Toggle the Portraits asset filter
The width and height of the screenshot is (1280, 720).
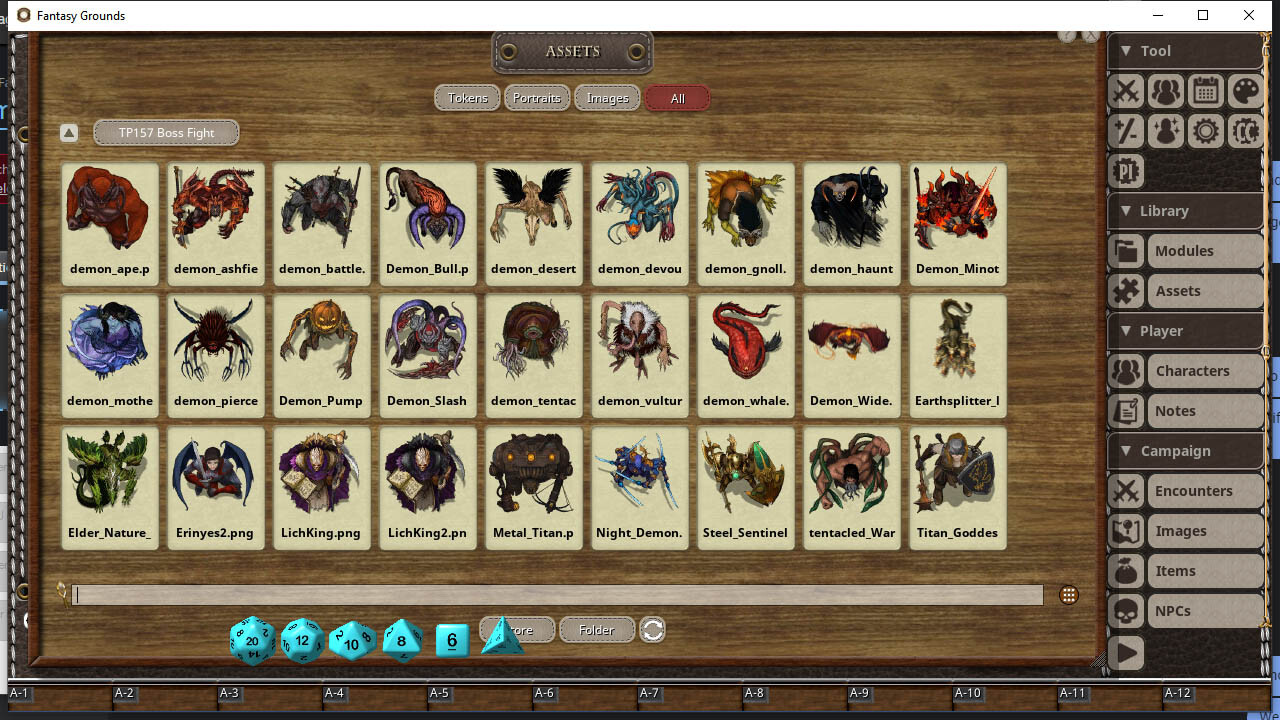pyautogui.click(x=537, y=98)
